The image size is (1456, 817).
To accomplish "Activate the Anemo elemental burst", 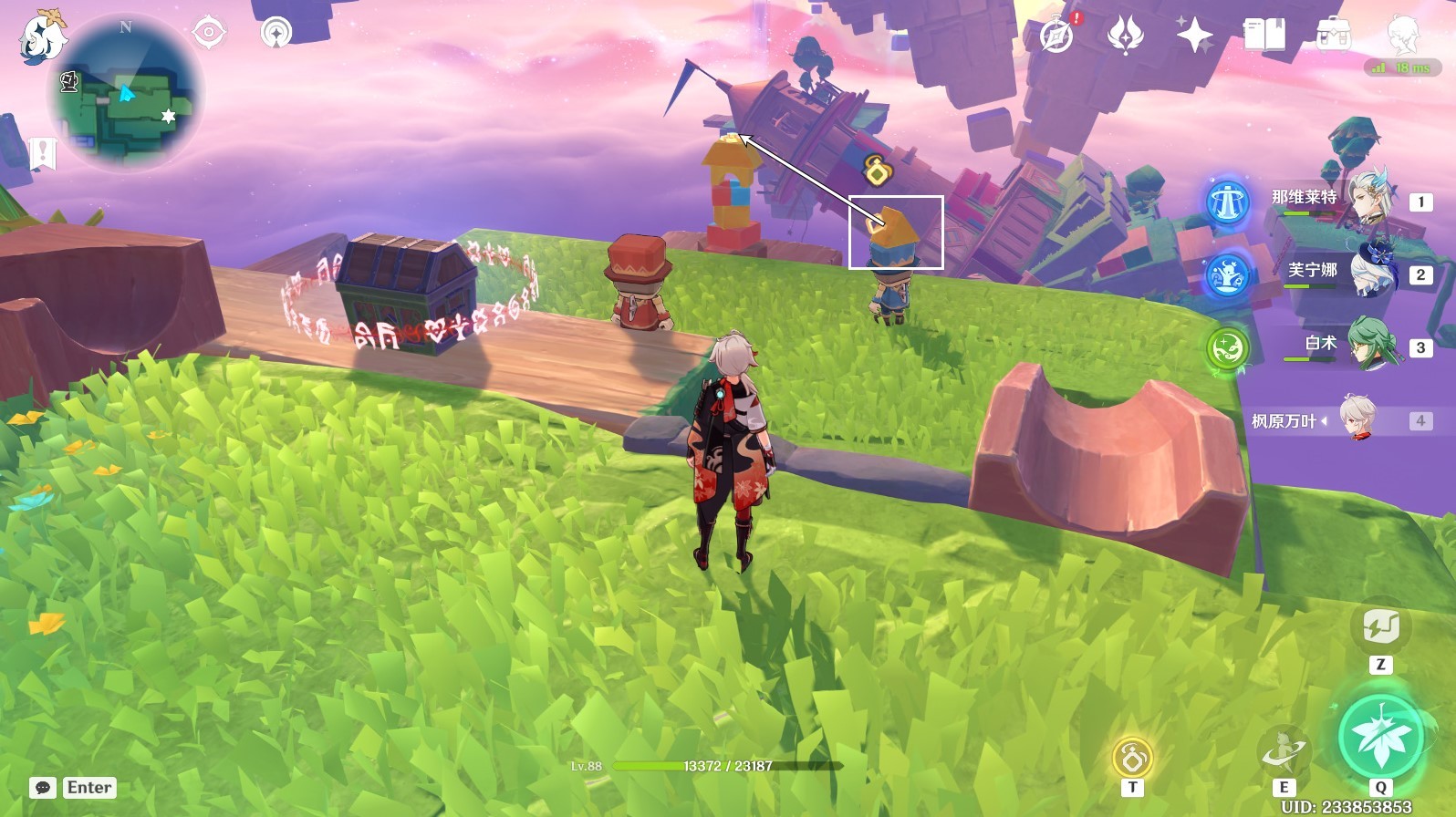I will point(1380,737).
